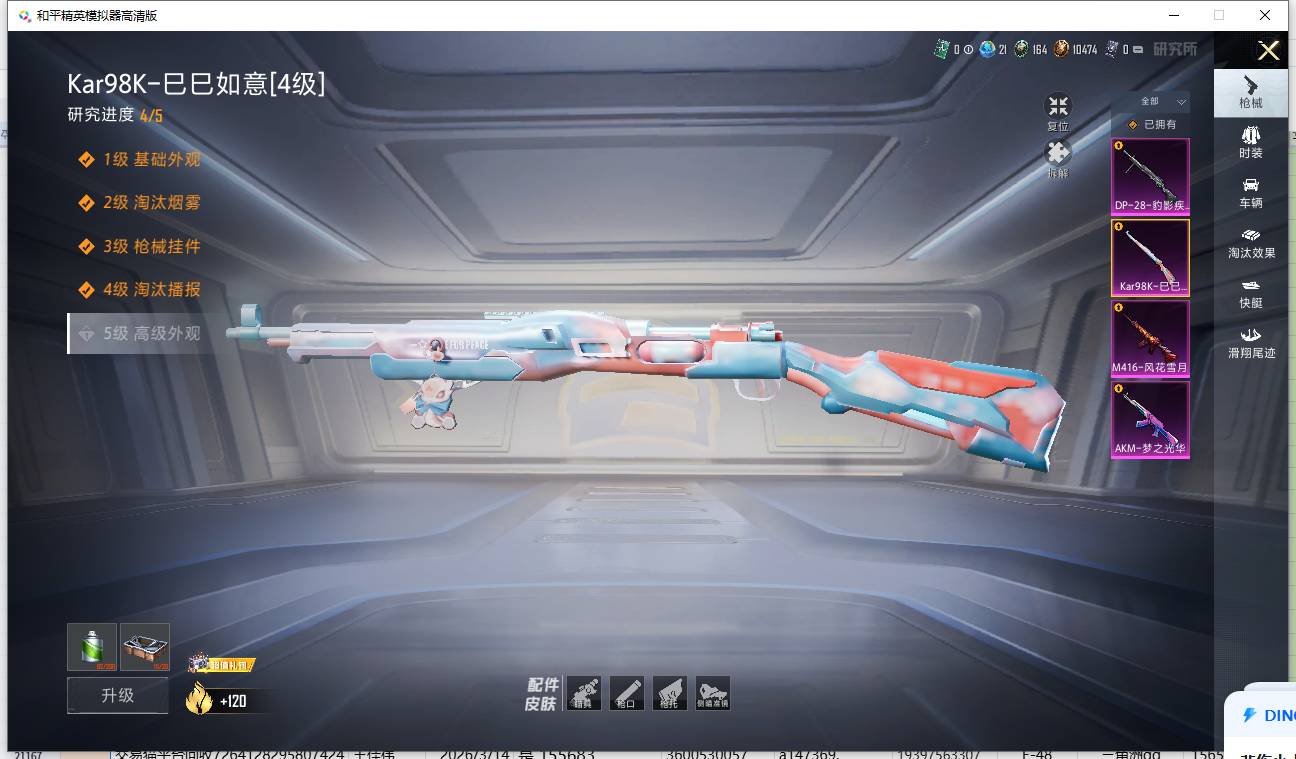Select the AKM-梦之光华 skin thumbnail
The height and width of the screenshot is (759, 1296).
coord(1150,420)
